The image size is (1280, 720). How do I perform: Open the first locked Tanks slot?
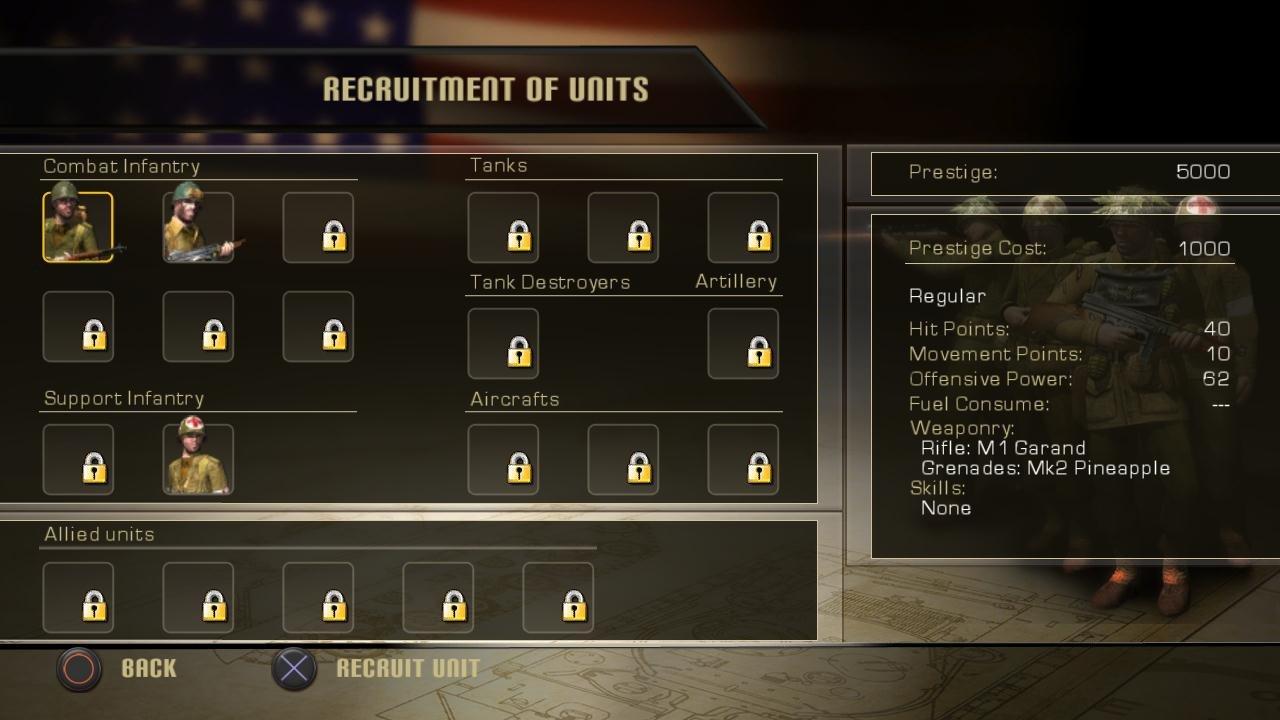click(x=503, y=227)
